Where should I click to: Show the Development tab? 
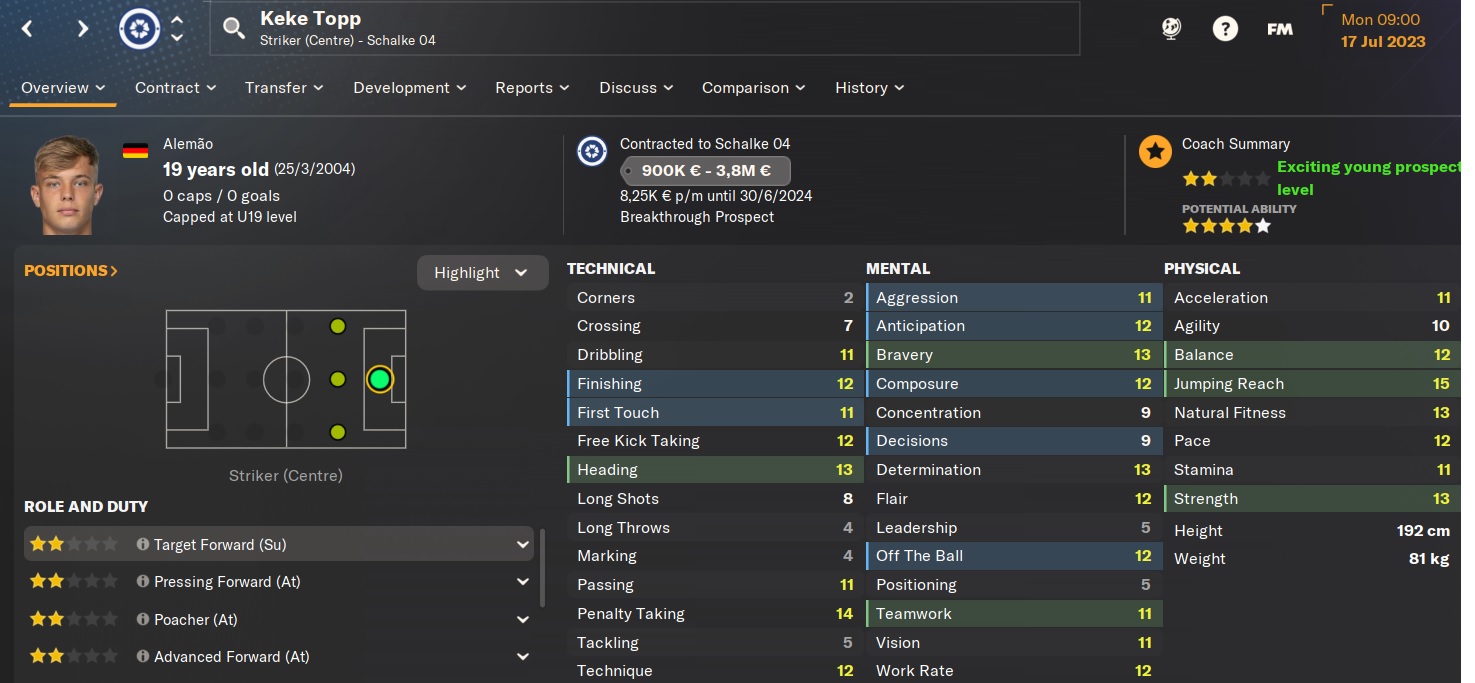click(410, 88)
